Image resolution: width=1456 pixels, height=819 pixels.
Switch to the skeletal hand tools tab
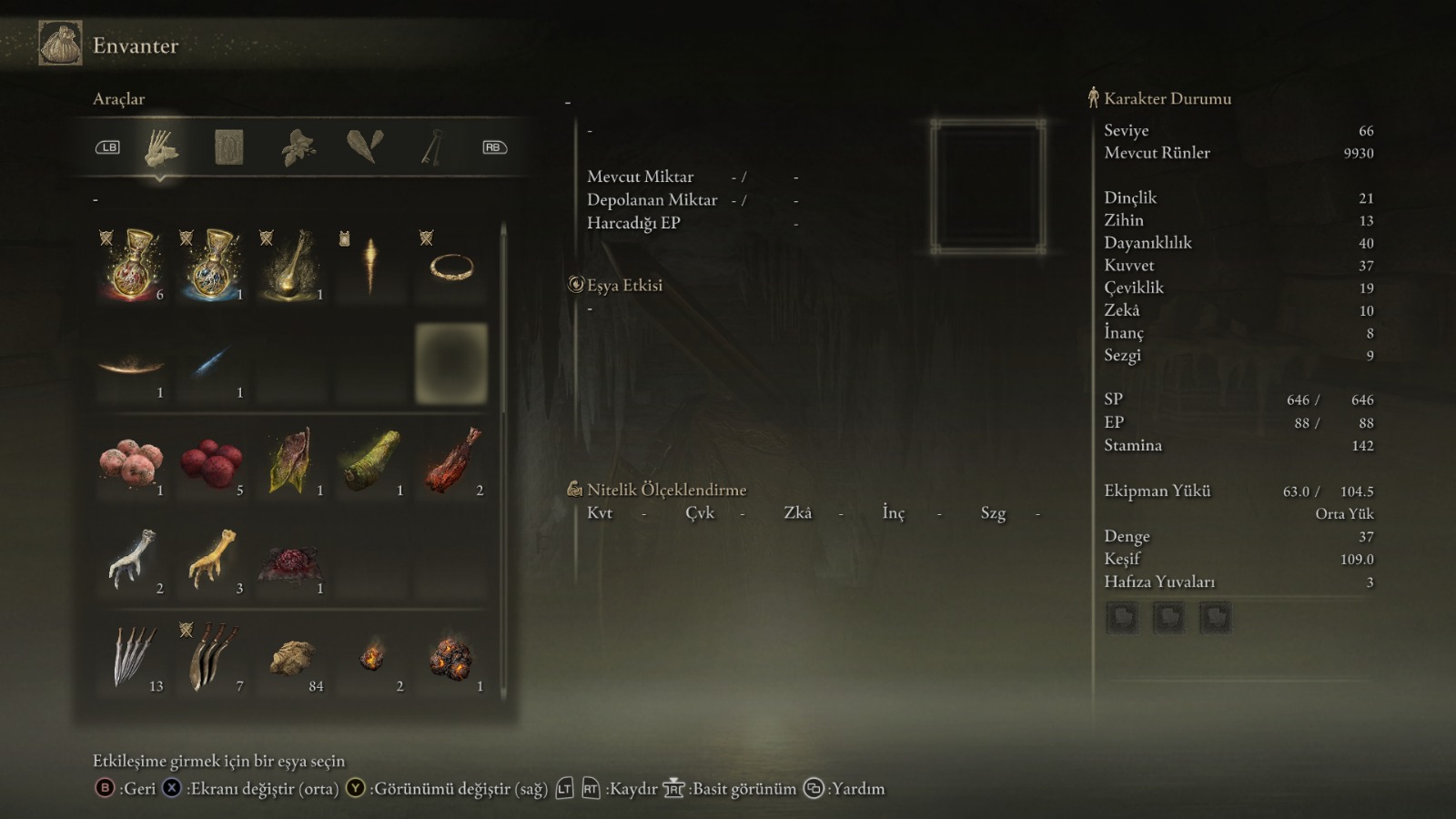tap(162, 147)
